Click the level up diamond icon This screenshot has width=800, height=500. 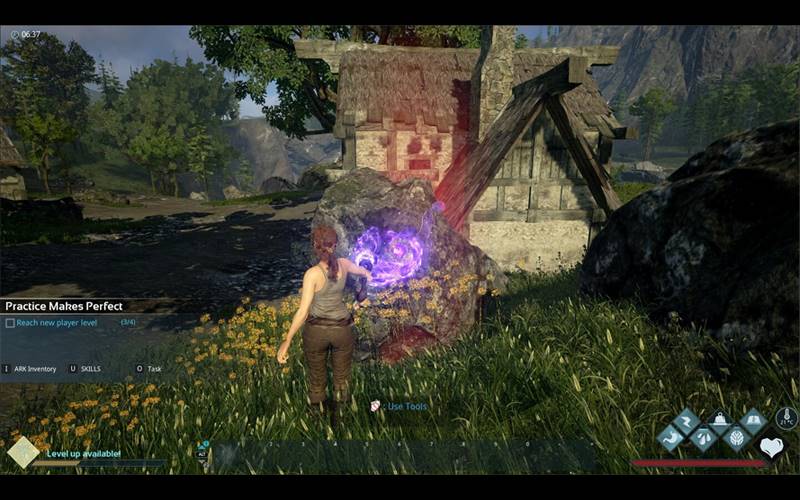(x=22, y=452)
